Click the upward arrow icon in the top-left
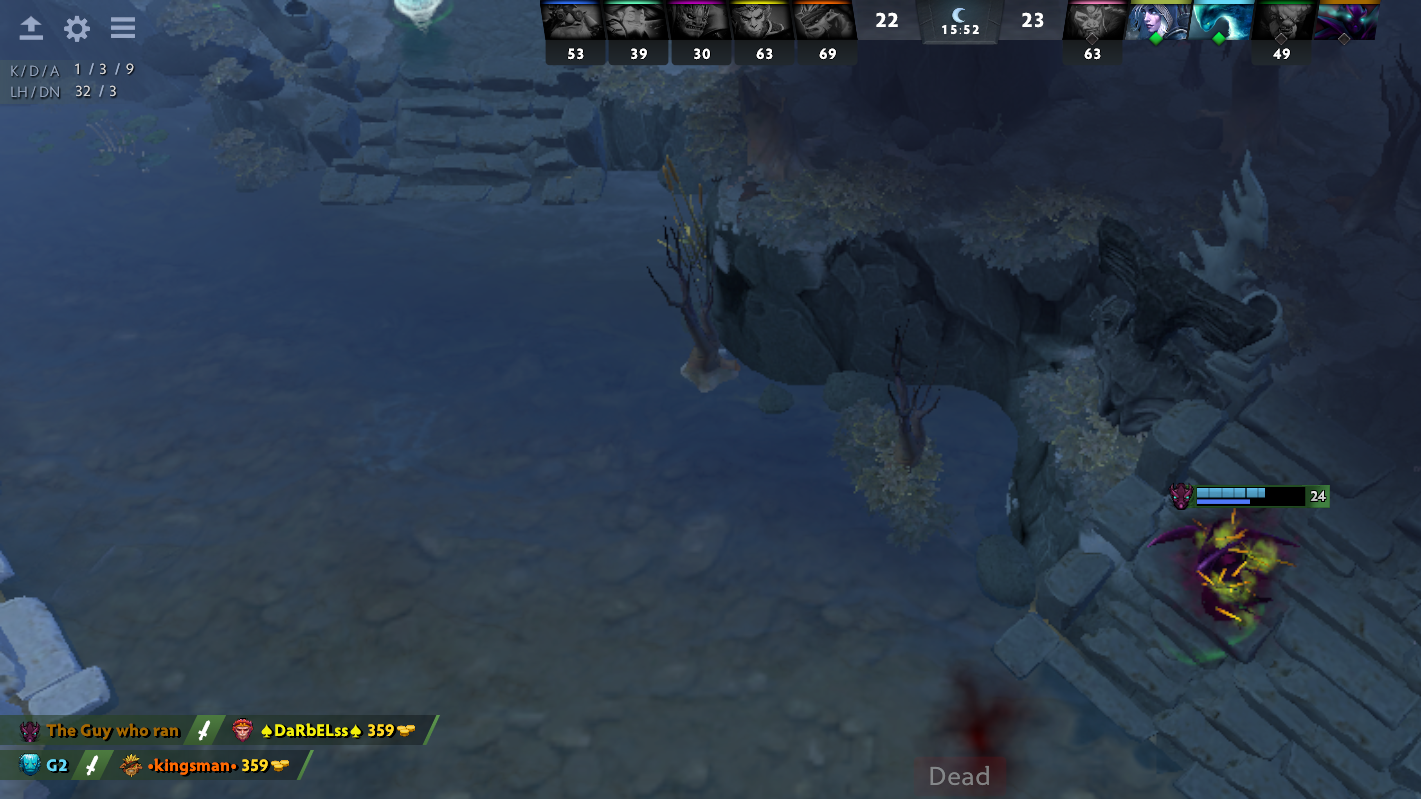The width and height of the screenshot is (1421, 799). [x=31, y=28]
